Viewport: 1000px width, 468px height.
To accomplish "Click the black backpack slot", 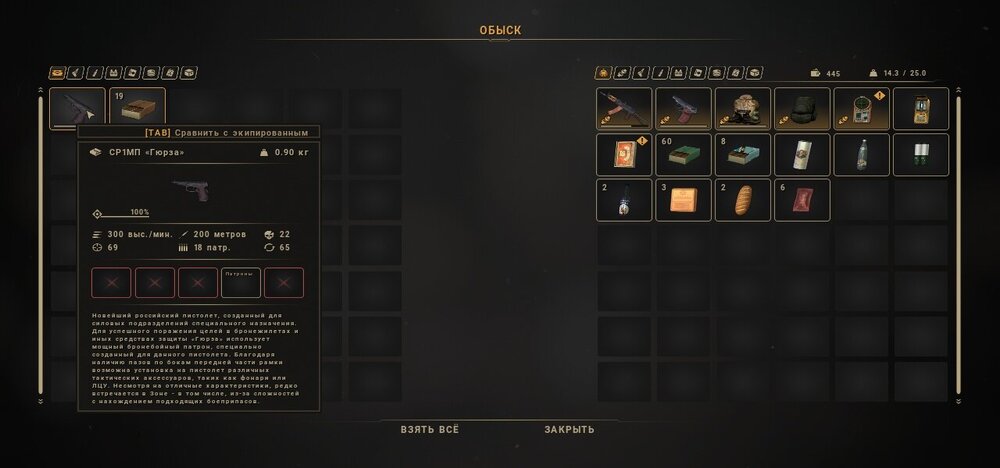I will 802,109.
